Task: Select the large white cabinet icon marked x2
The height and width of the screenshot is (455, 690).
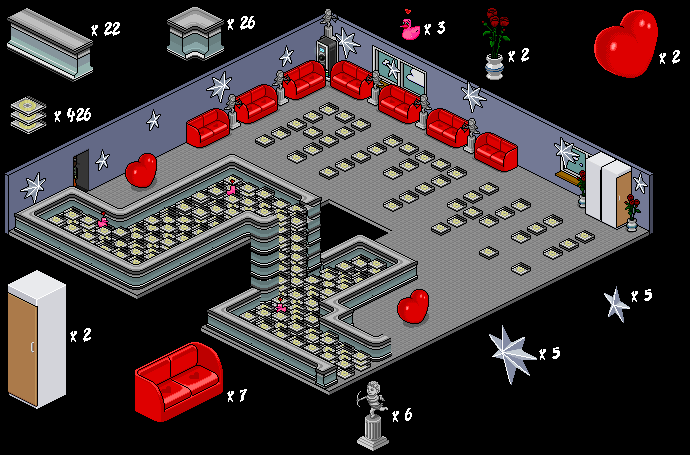Action: click(36, 338)
